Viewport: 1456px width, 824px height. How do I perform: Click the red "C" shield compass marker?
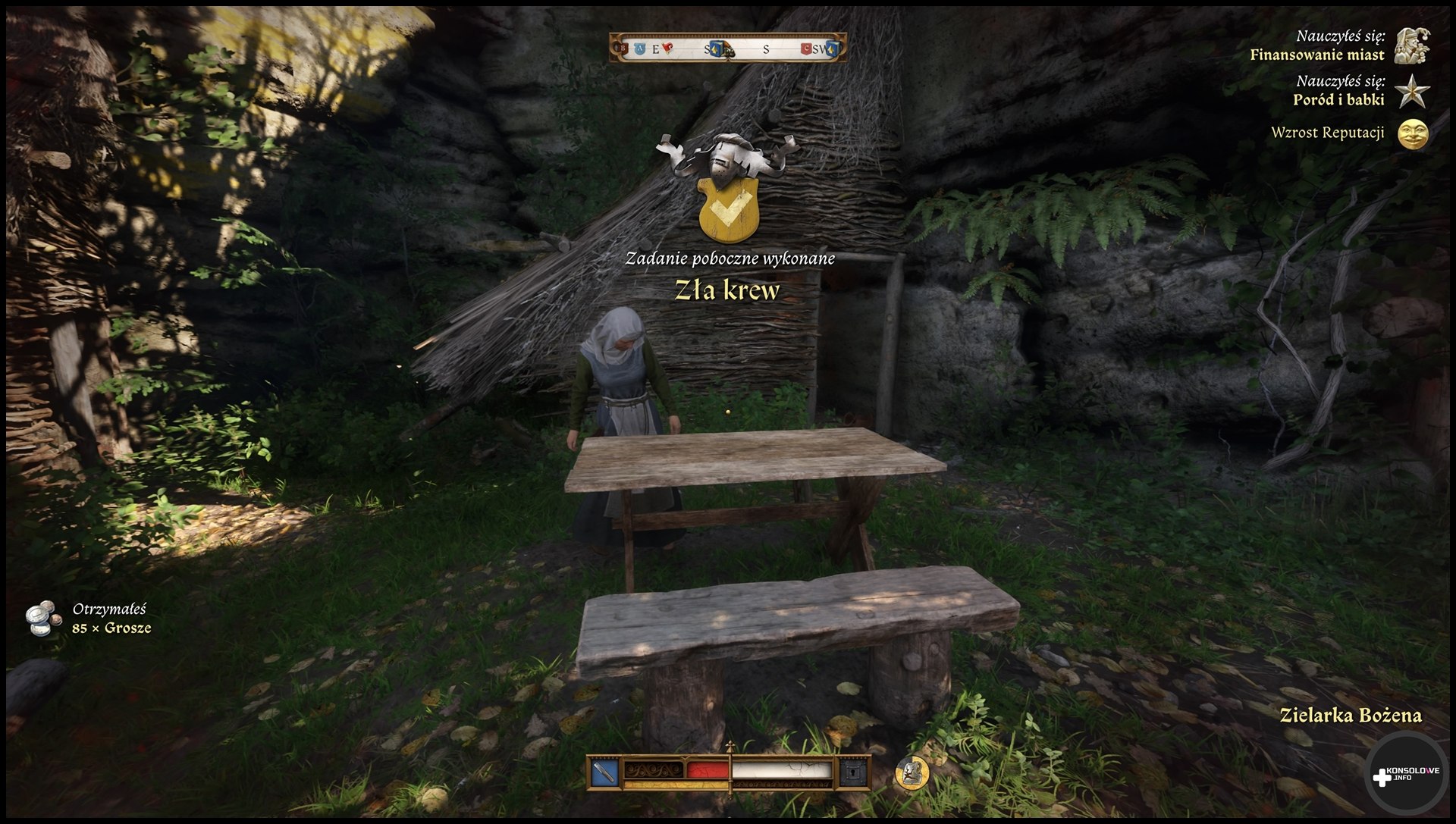click(x=805, y=49)
